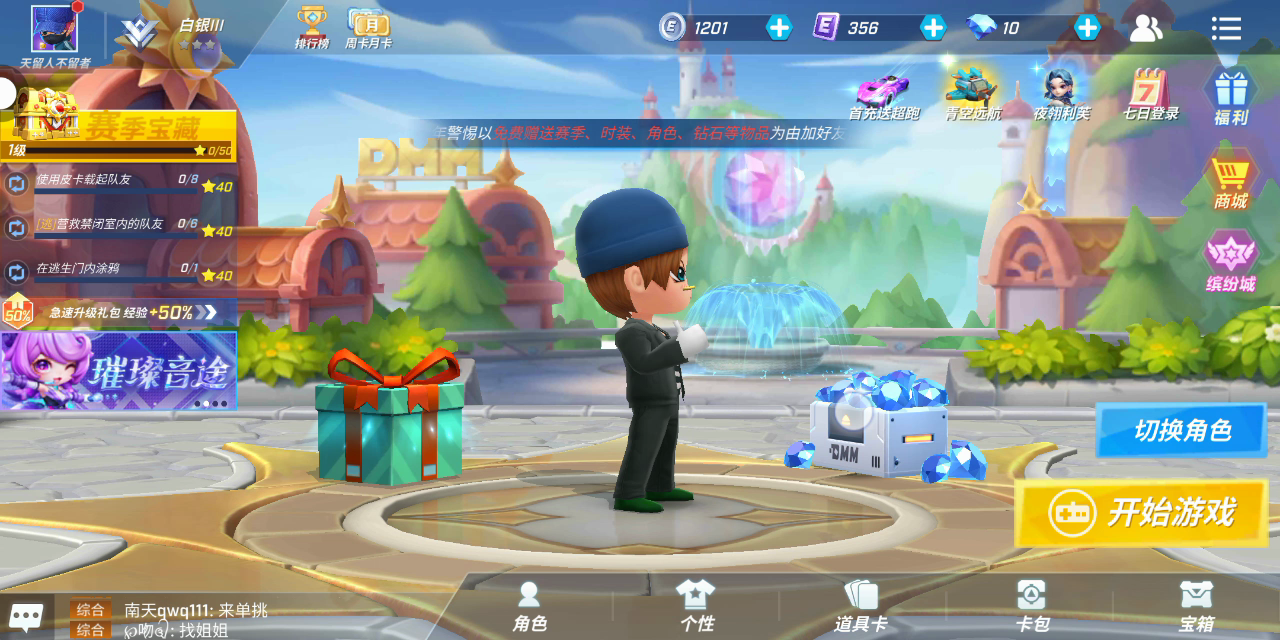Open the 七日登录 seven-day login event
Viewport: 1280px width, 640px height.
pyautogui.click(x=1150, y=95)
